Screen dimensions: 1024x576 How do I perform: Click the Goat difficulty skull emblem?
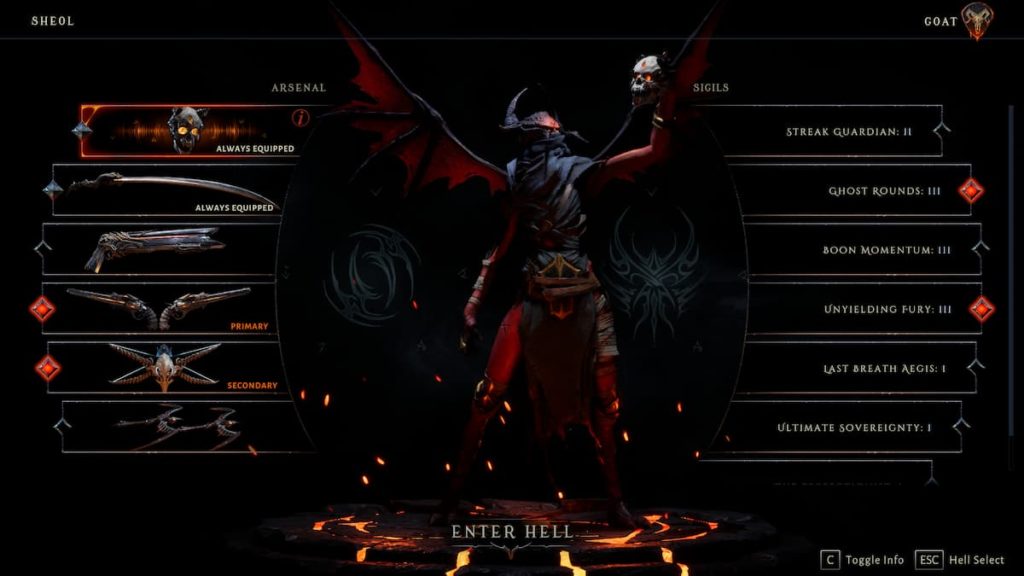point(978,20)
